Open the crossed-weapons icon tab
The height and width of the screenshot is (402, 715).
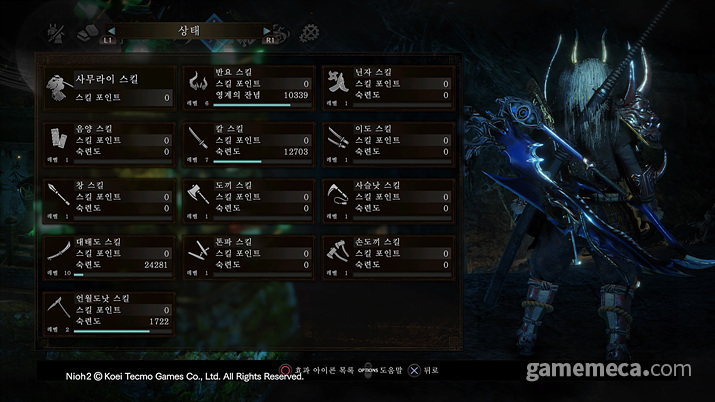(x=57, y=33)
